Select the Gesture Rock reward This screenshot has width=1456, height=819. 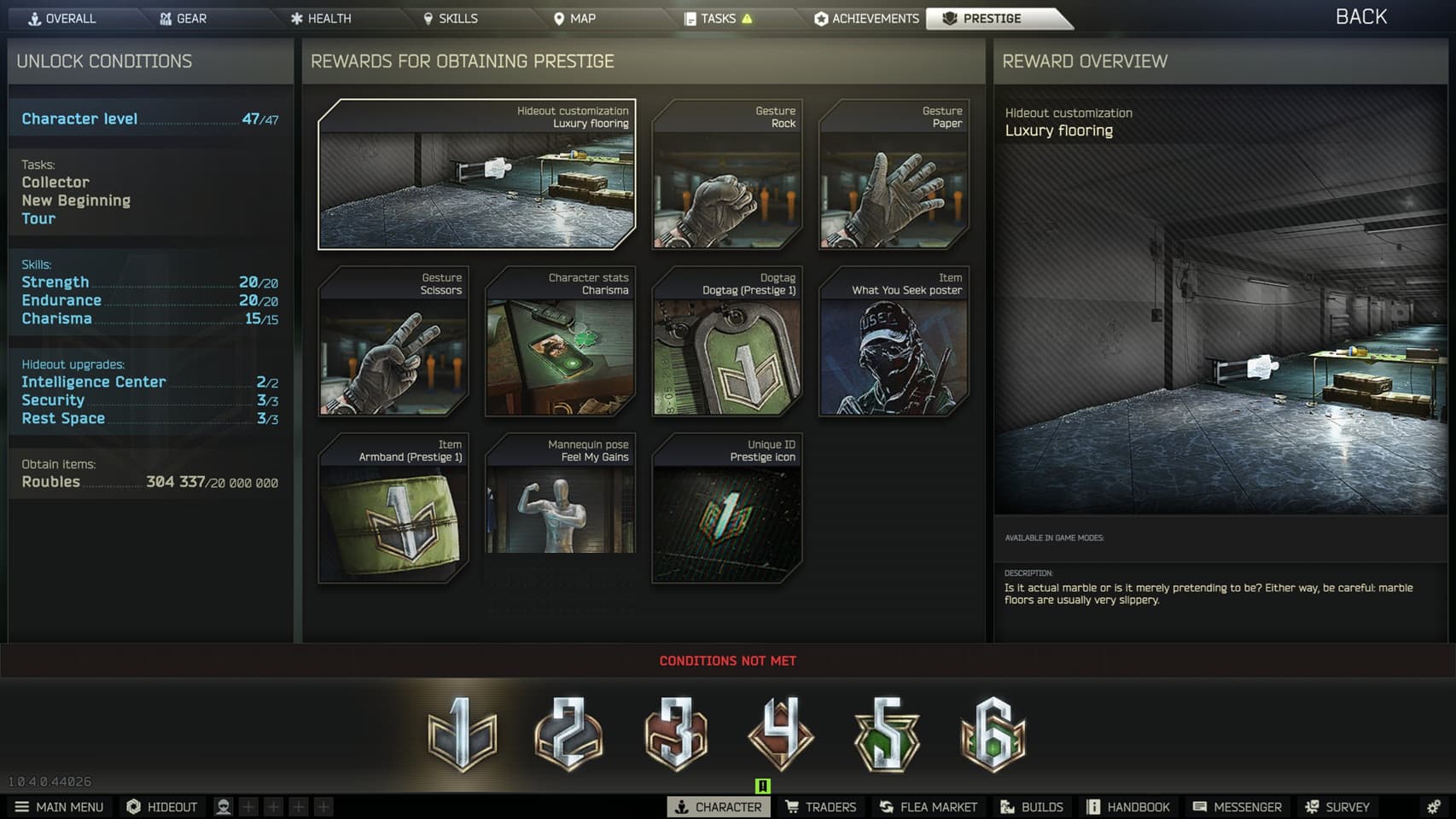tap(726, 175)
